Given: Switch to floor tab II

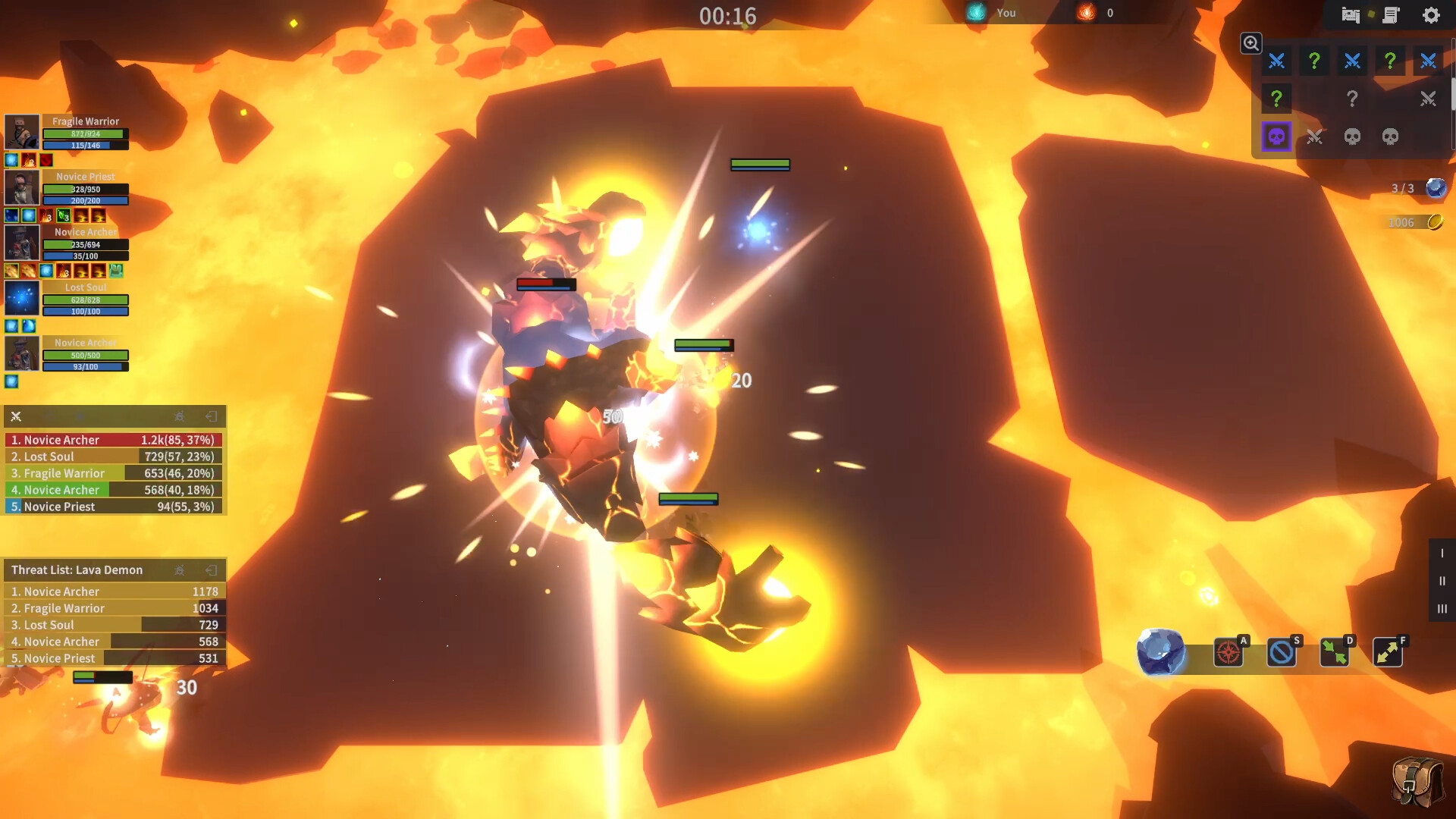Looking at the screenshot, I should (x=1442, y=581).
